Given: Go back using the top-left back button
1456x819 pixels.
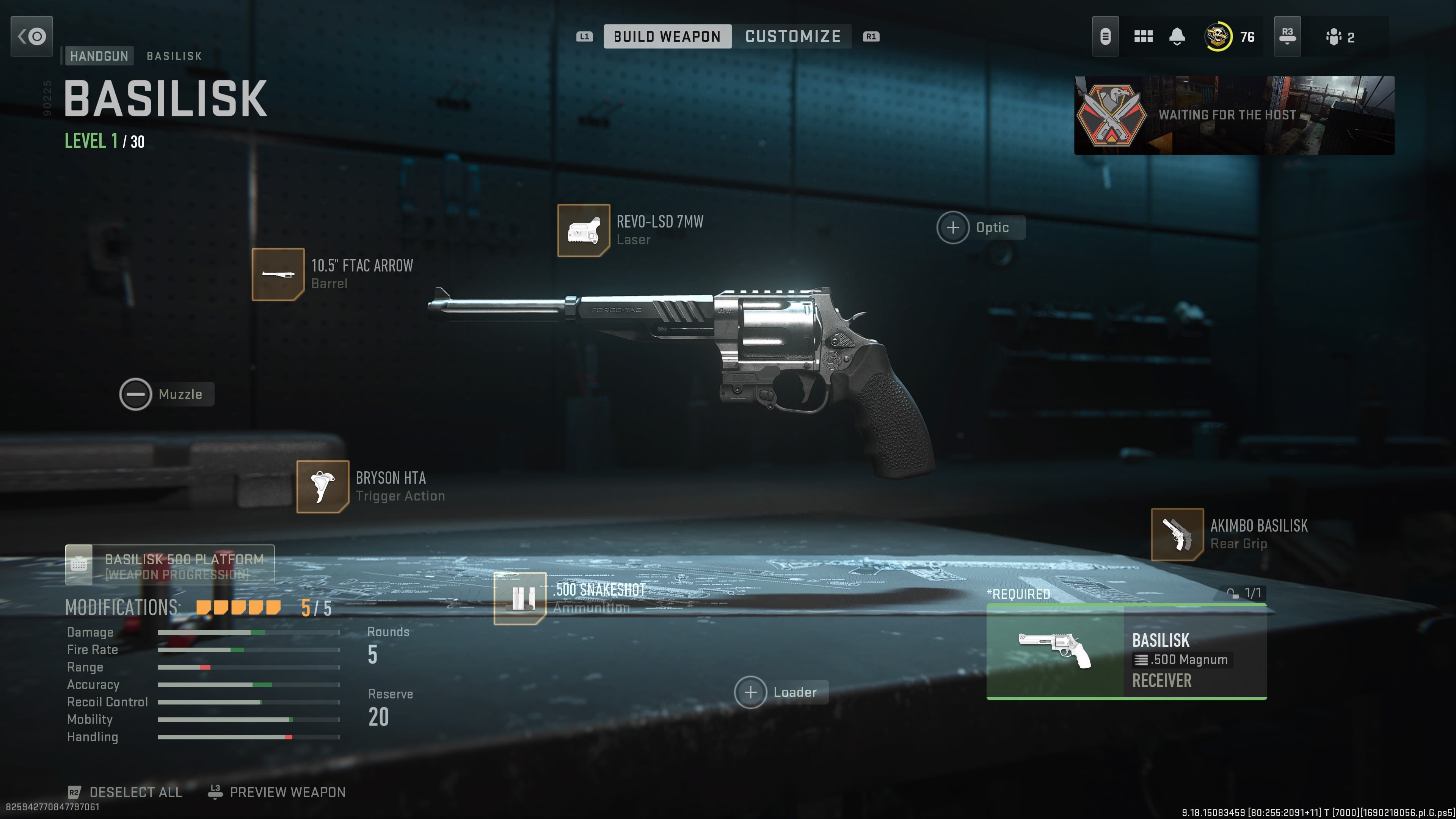Looking at the screenshot, I should (x=31, y=36).
